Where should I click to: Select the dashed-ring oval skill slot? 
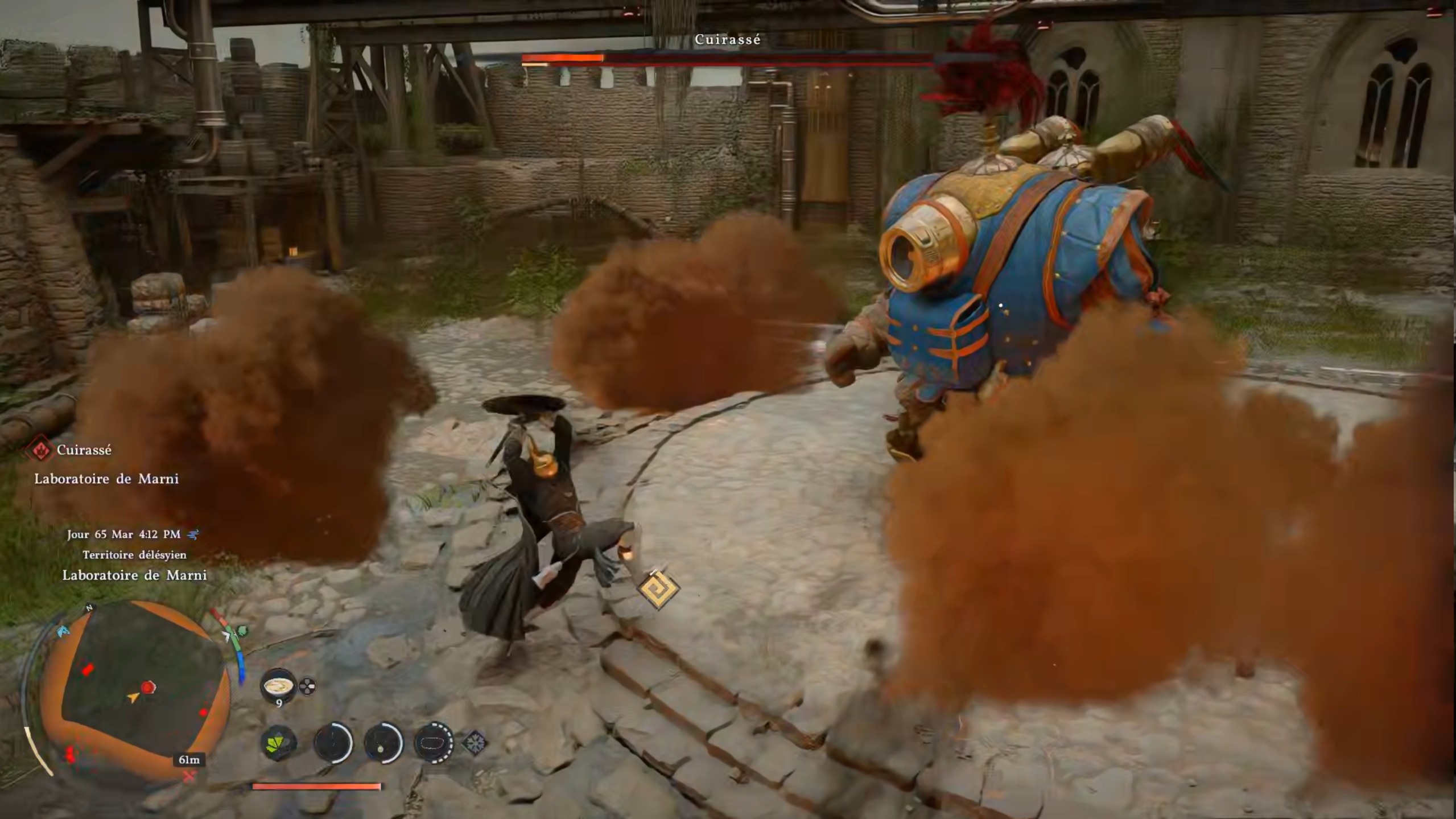(434, 742)
